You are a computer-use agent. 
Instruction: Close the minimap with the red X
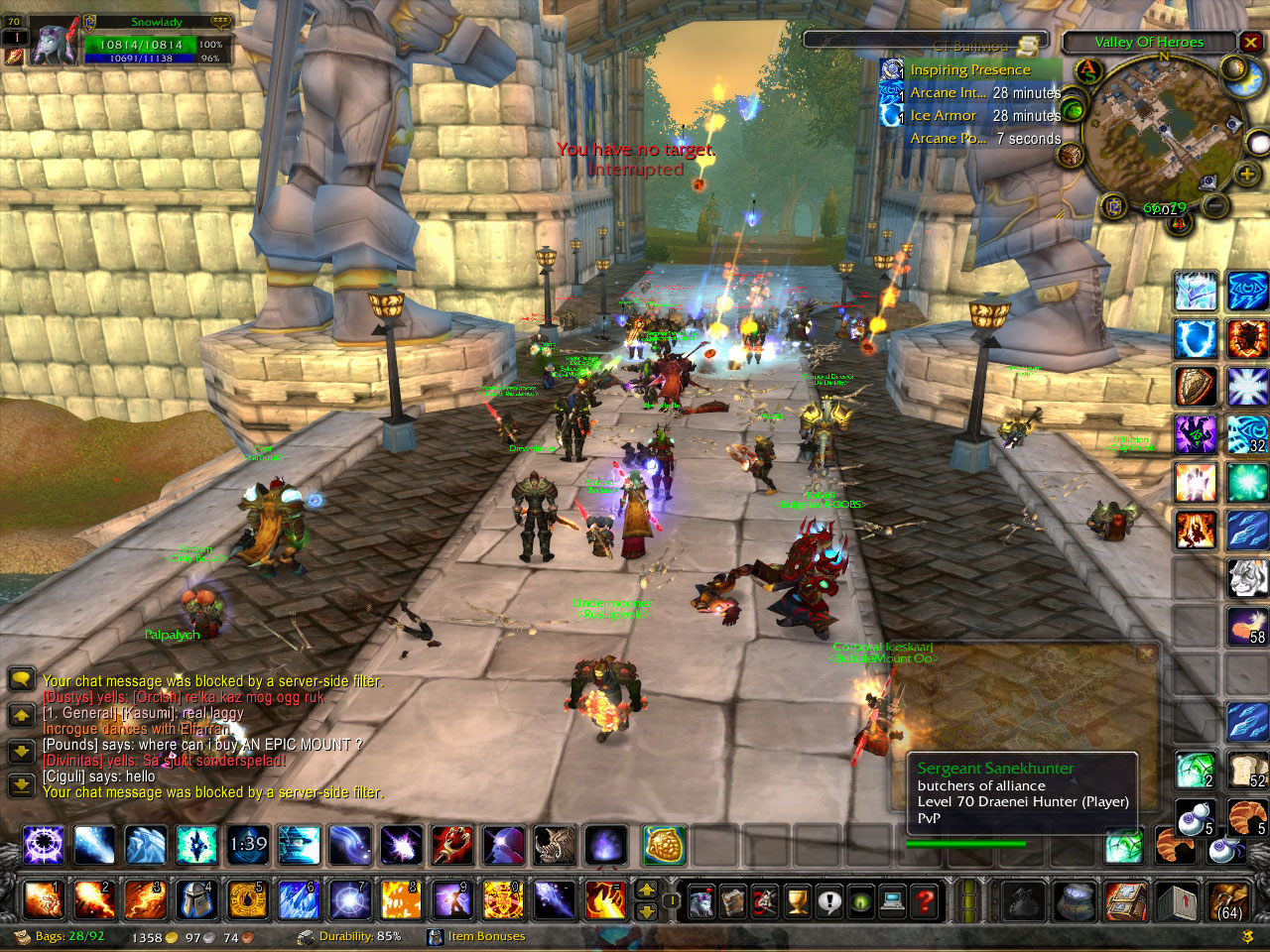[1250, 43]
